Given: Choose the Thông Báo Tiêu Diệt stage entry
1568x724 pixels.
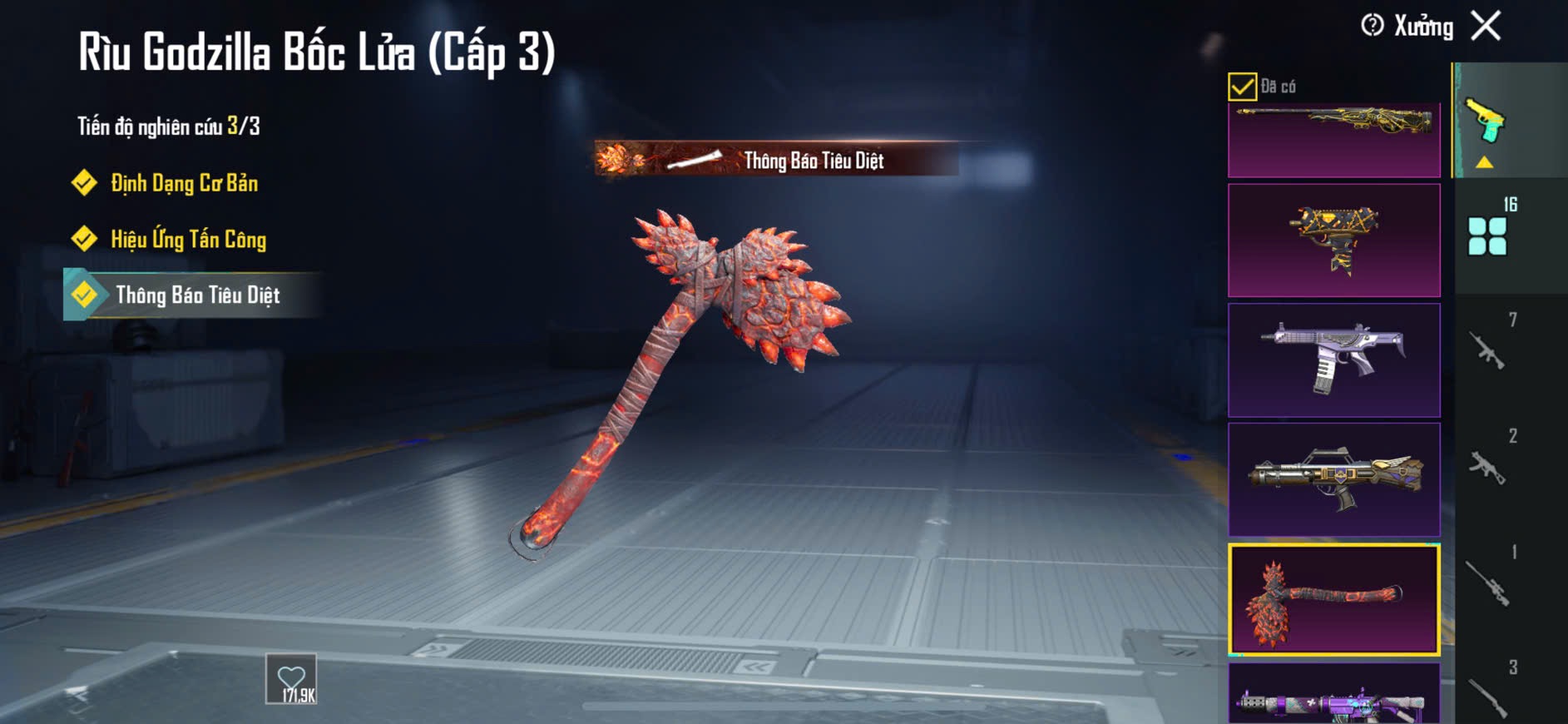Looking at the screenshot, I should click(197, 295).
